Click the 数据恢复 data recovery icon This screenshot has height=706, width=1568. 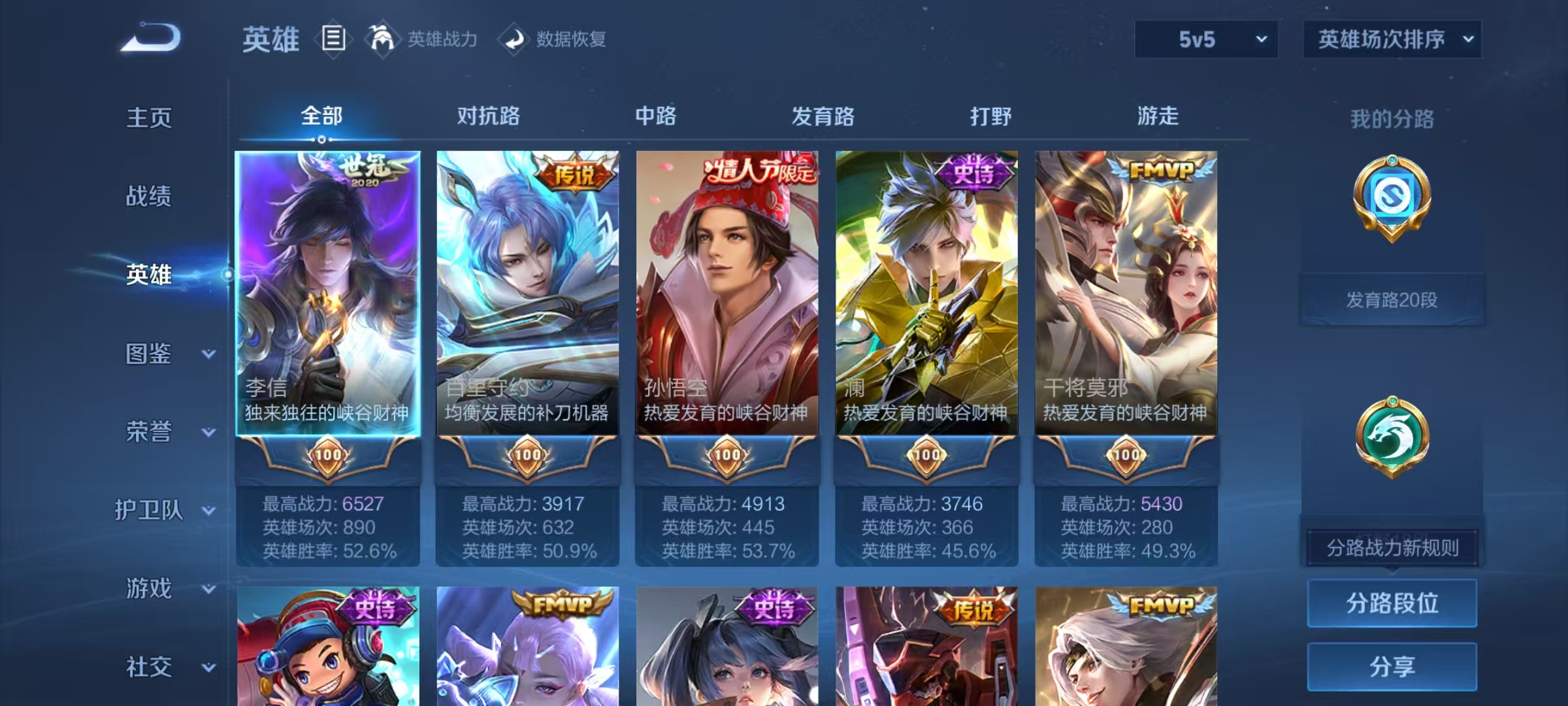pyautogui.click(x=515, y=39)
